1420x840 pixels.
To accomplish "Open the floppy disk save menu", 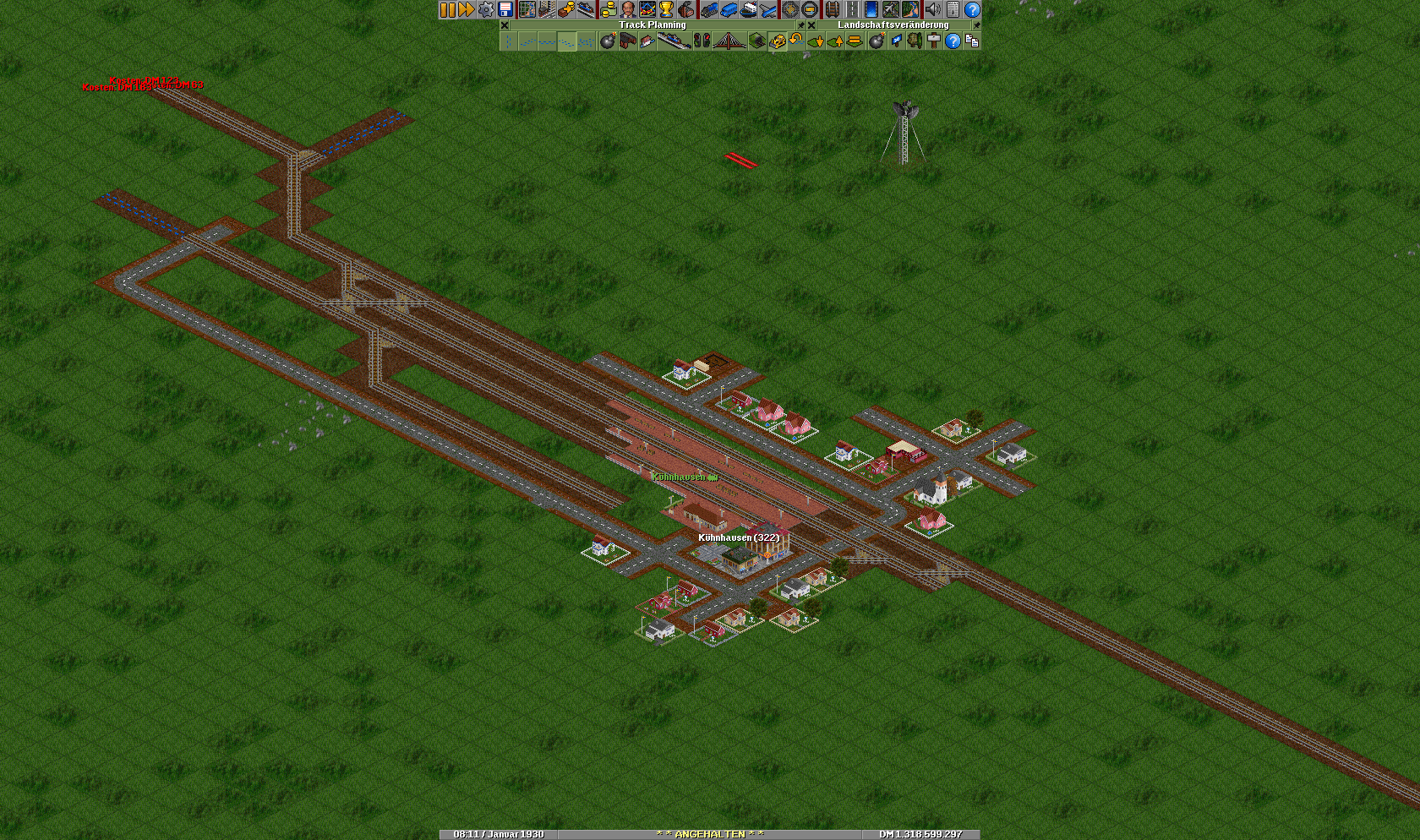I will tap(505, 9).
